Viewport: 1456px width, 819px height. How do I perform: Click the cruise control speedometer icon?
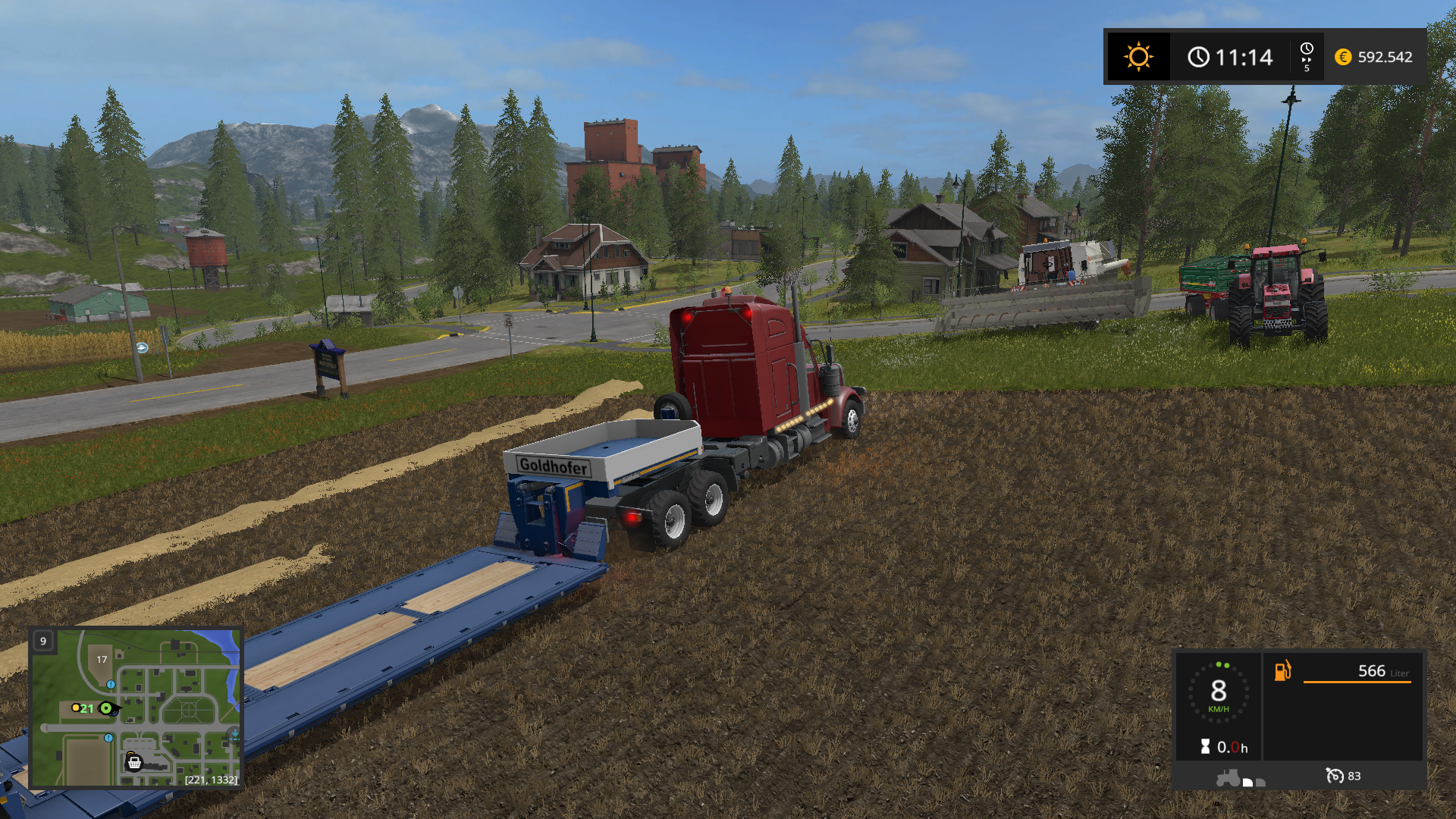(x=1334, y=776)
